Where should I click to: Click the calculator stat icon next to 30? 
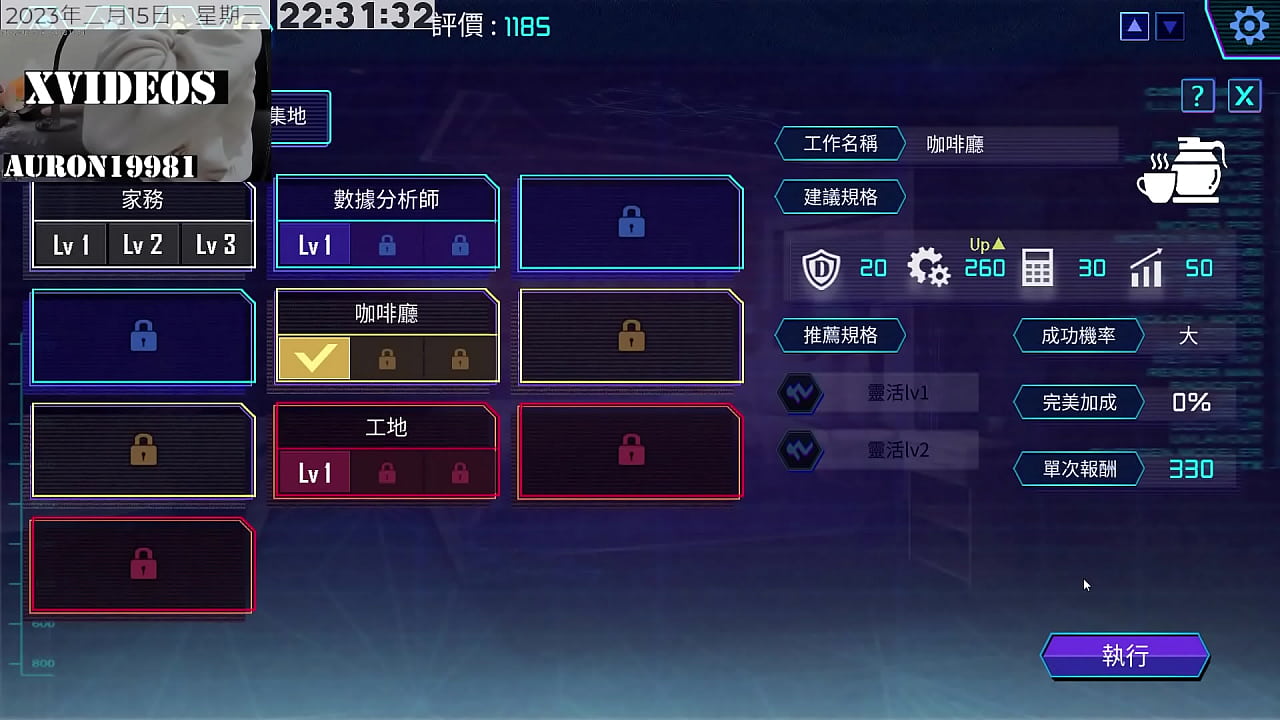coord(1036,268)
